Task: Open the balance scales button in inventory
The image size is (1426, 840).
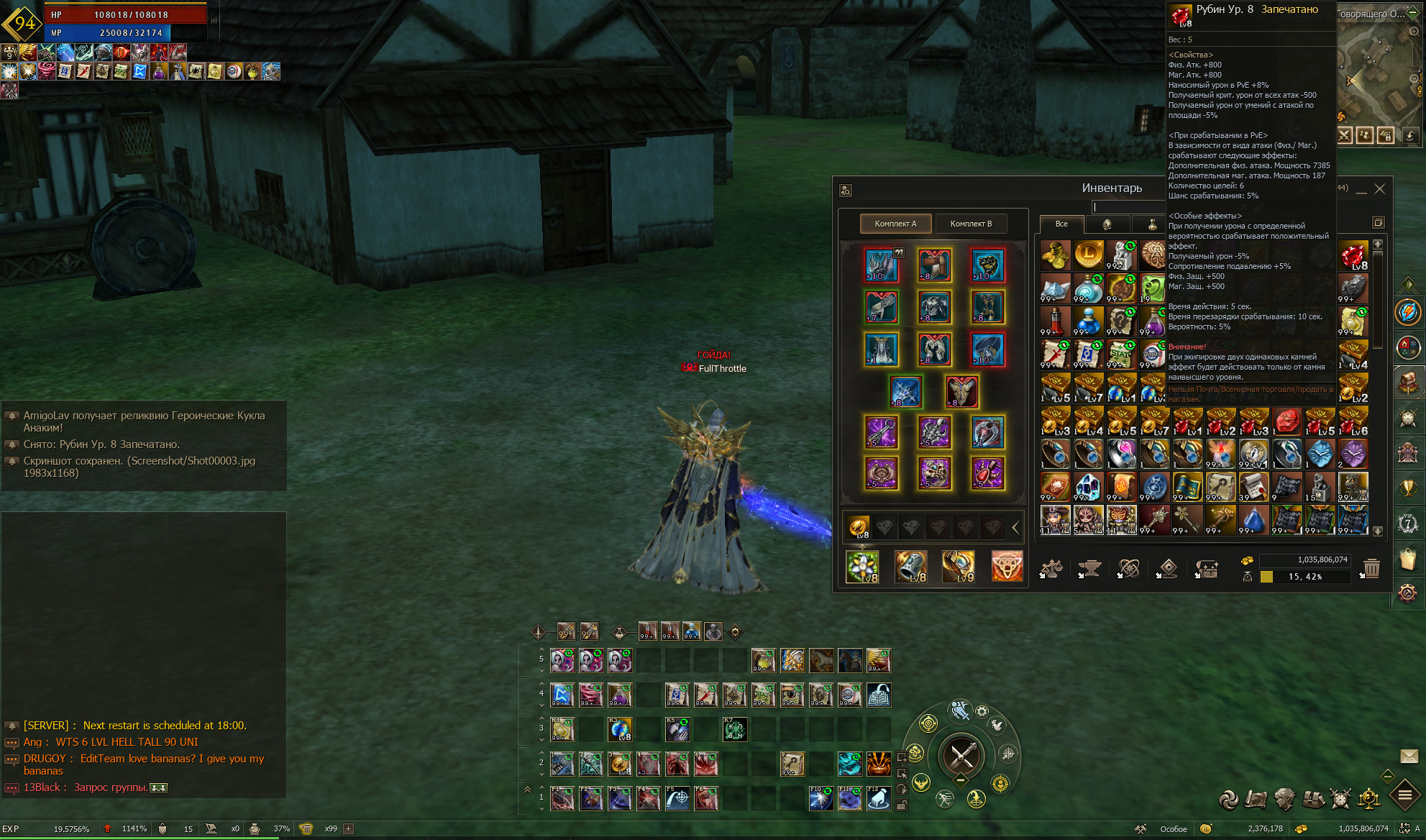Action: [x=1052, y=569]
